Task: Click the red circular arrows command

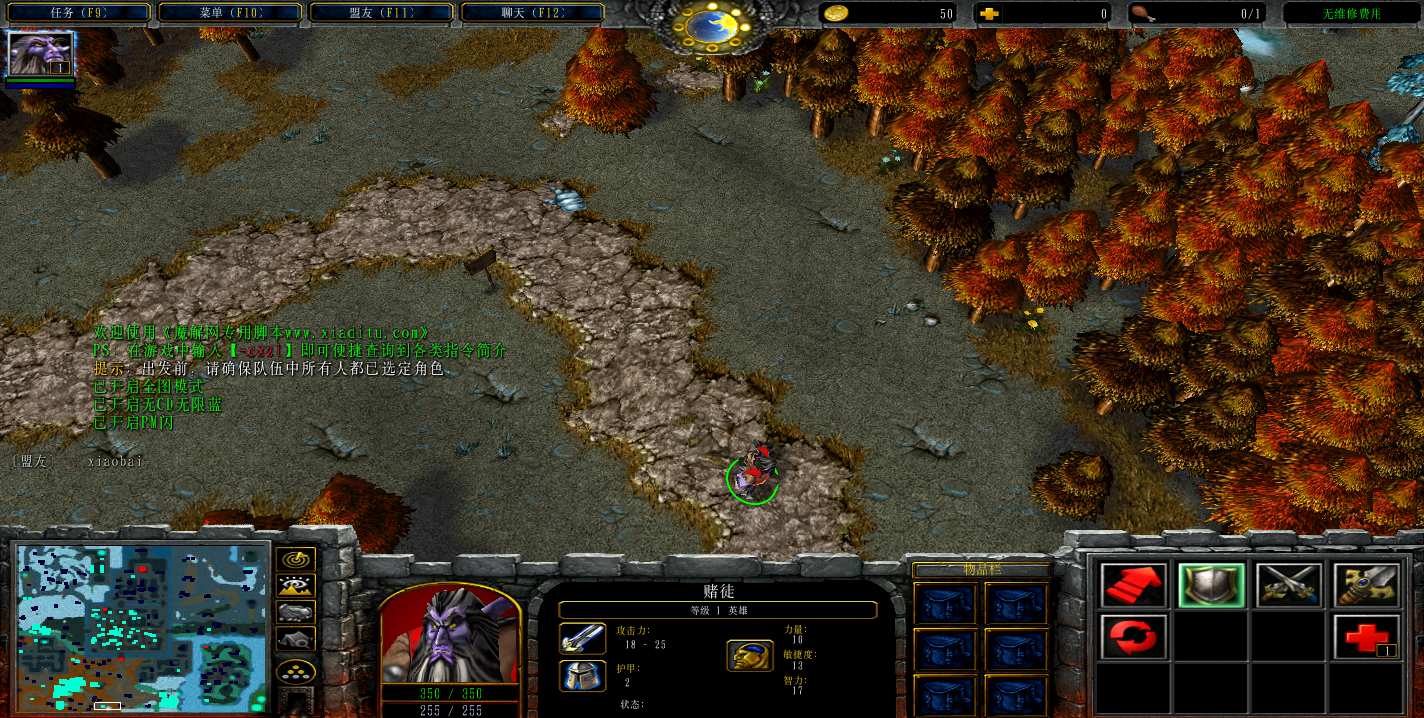Action: (1133, 637)
